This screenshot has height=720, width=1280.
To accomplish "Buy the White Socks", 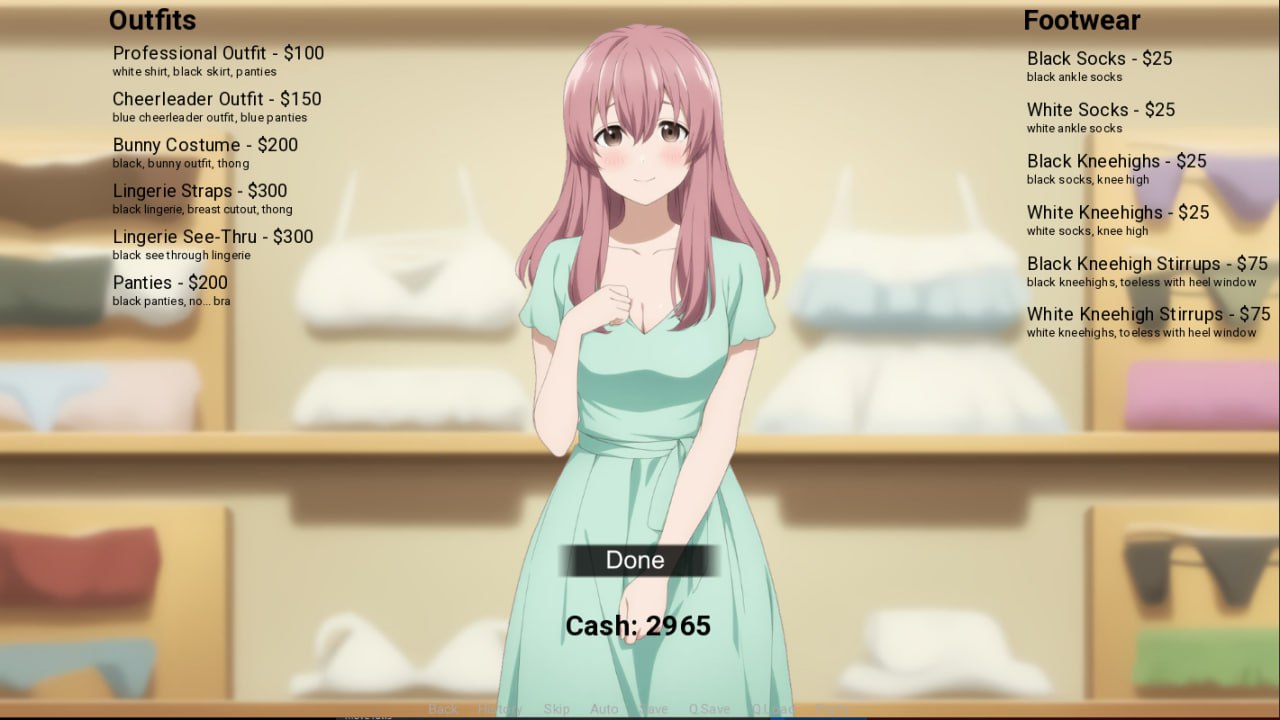I will [x=1100, y=110].
